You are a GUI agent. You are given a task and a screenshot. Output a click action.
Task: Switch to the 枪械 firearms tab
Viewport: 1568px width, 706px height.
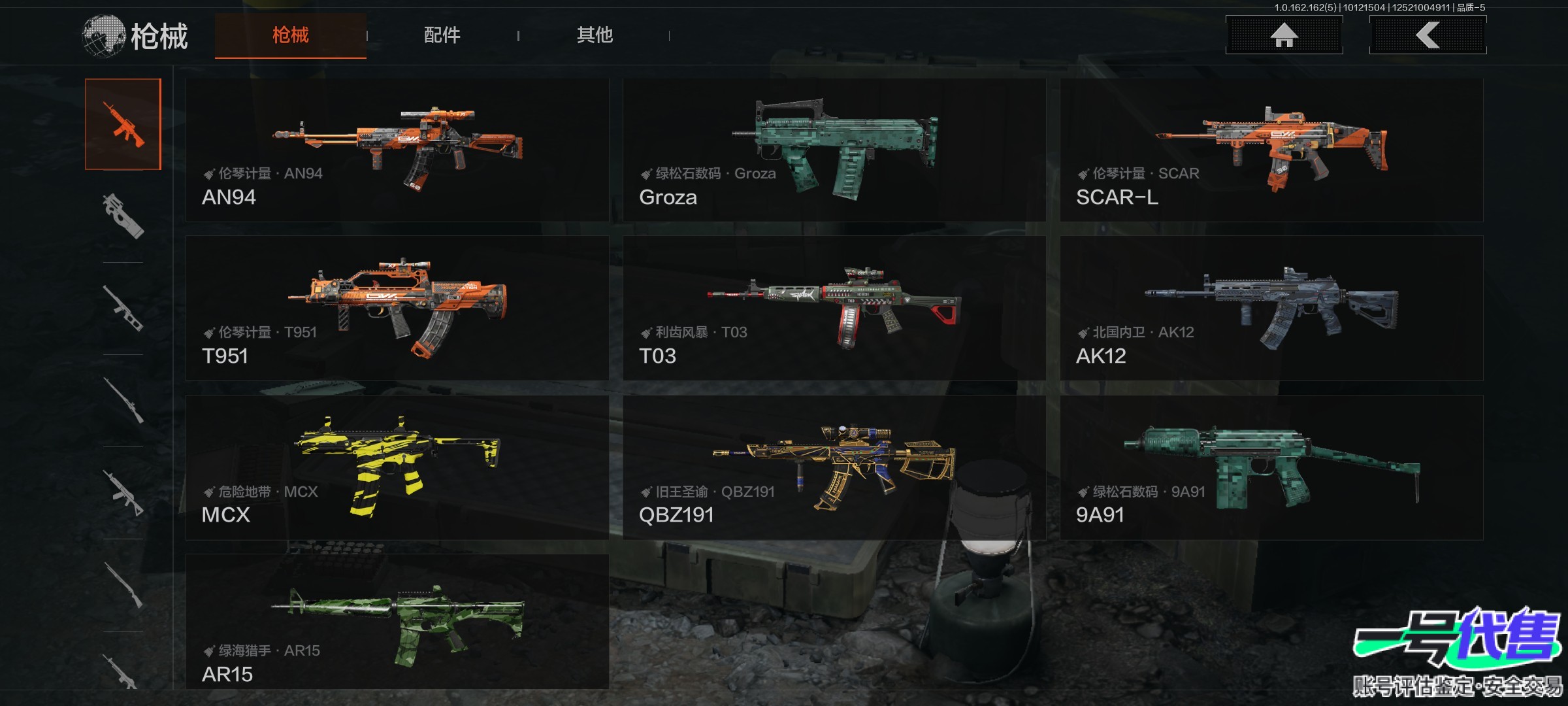[290, 35]
